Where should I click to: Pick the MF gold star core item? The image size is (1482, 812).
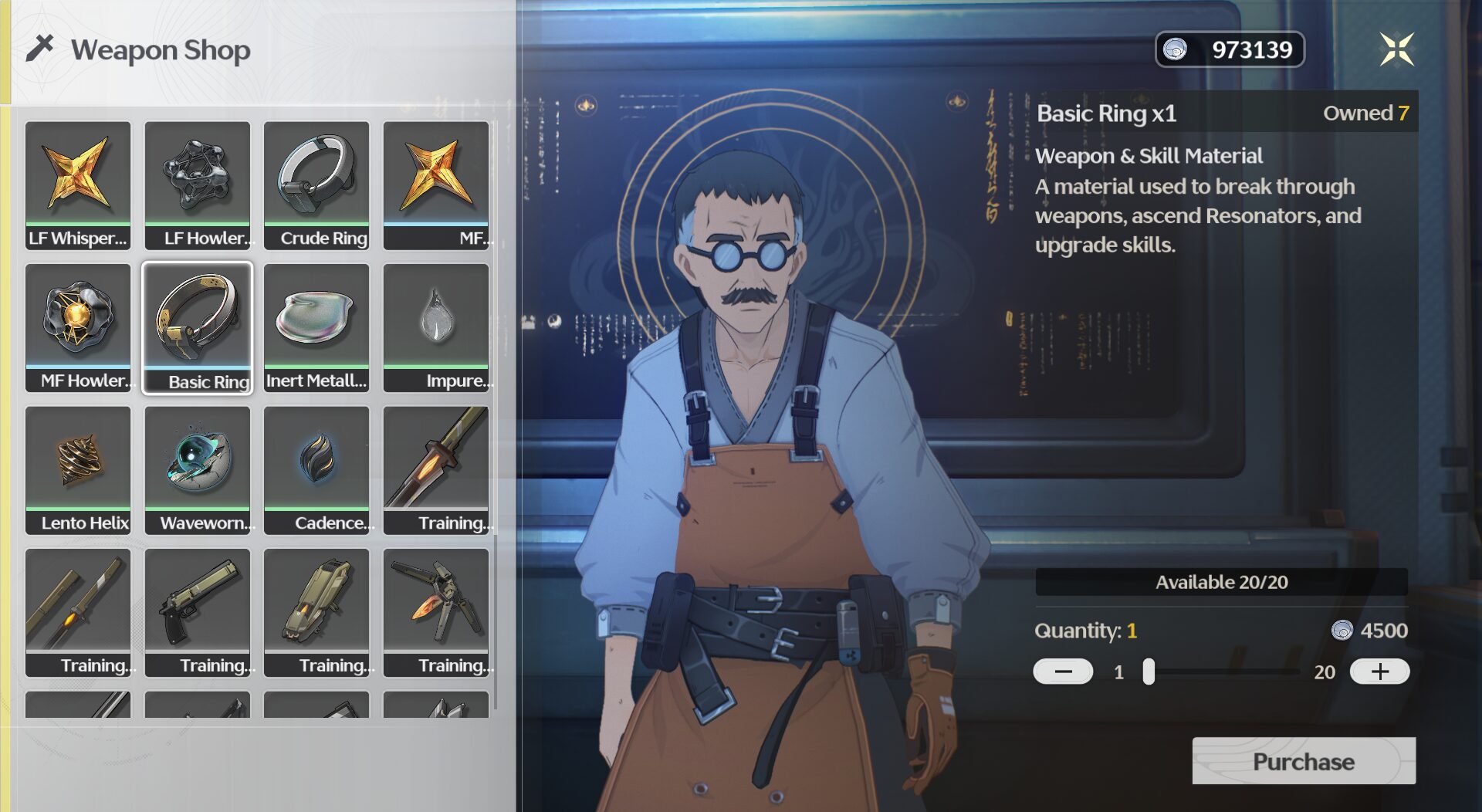tap(436, 184)
